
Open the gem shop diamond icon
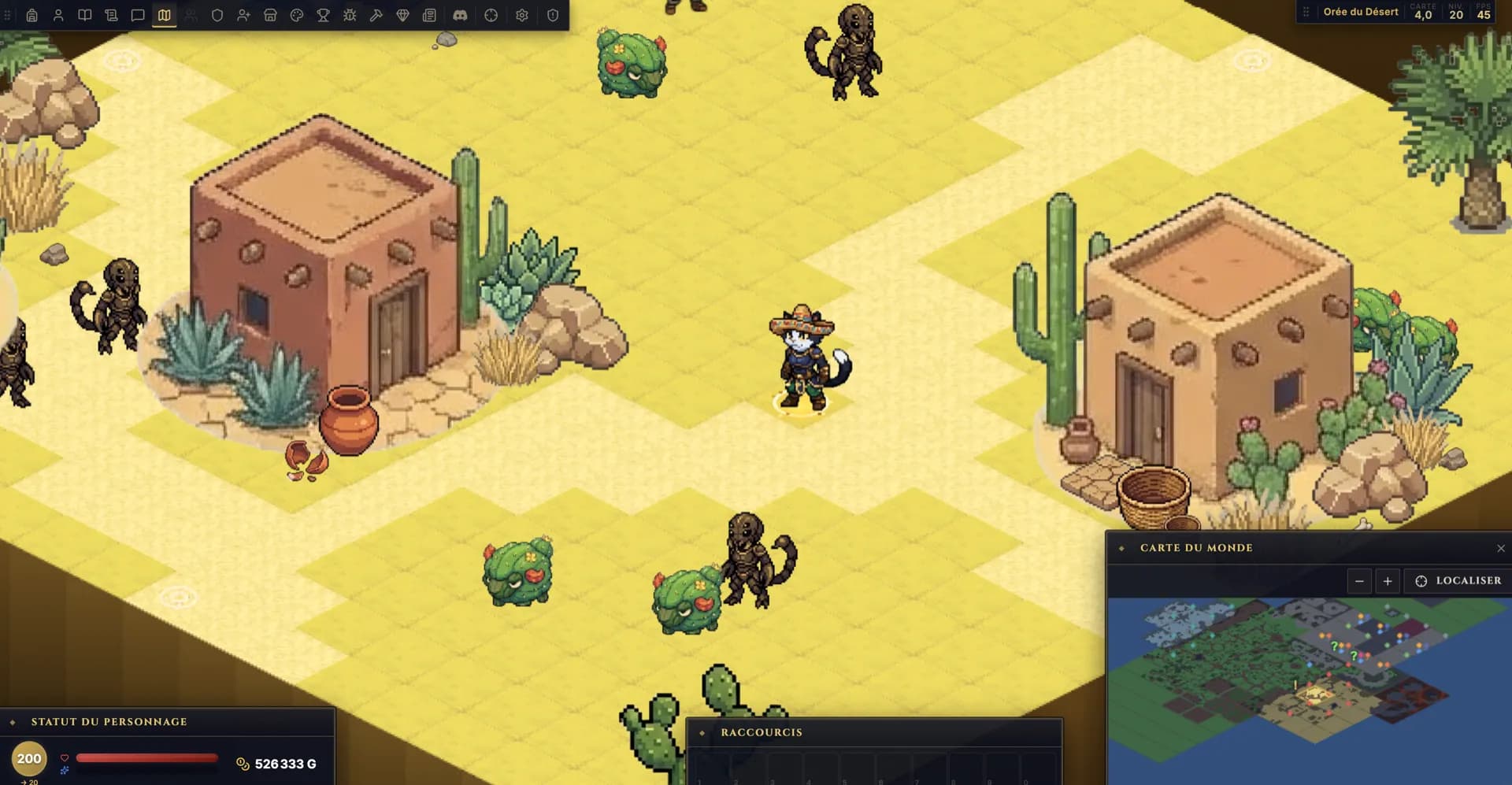(404, 15)
